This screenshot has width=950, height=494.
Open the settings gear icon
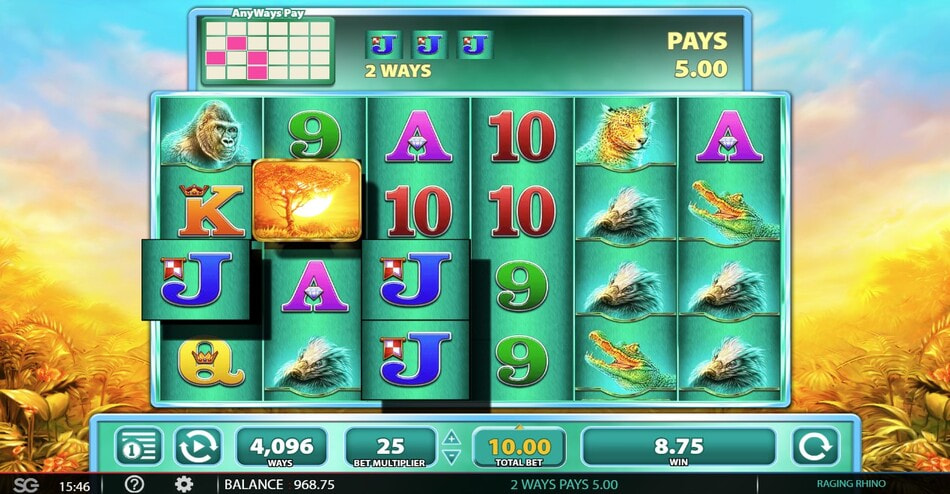pos(185,484)
